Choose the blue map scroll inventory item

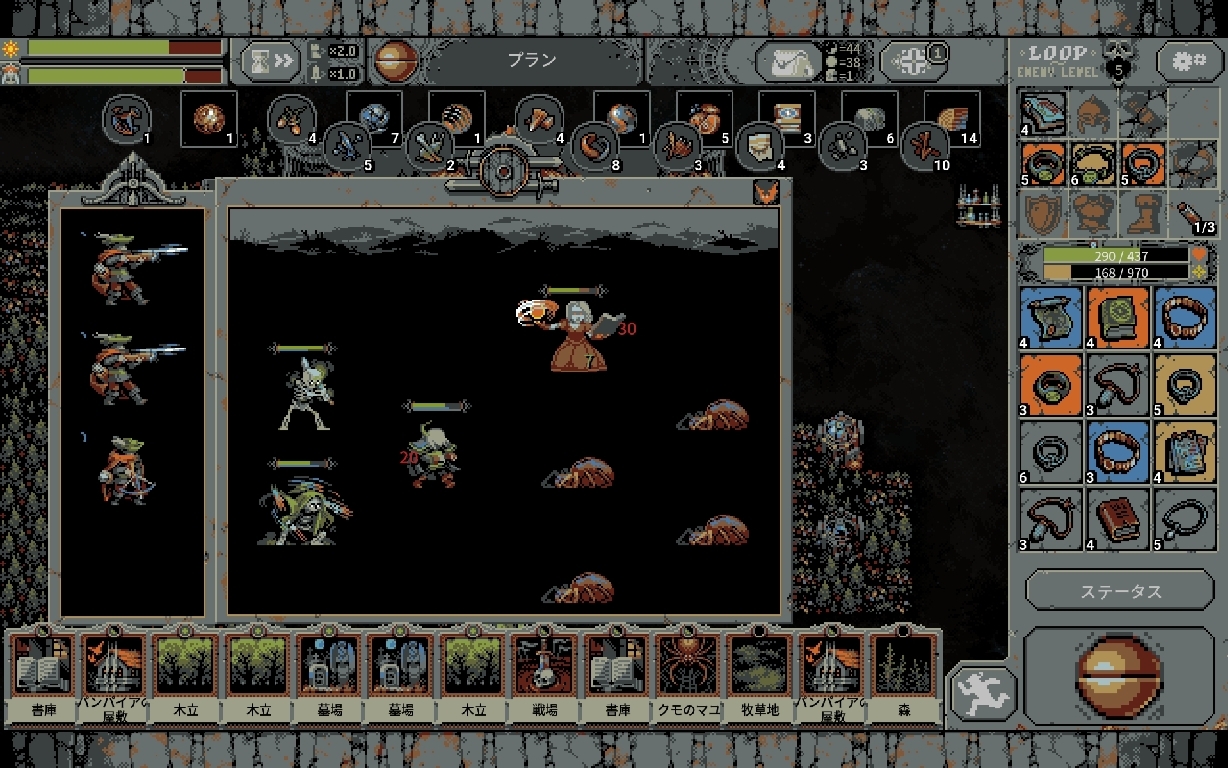(1050, 316)
